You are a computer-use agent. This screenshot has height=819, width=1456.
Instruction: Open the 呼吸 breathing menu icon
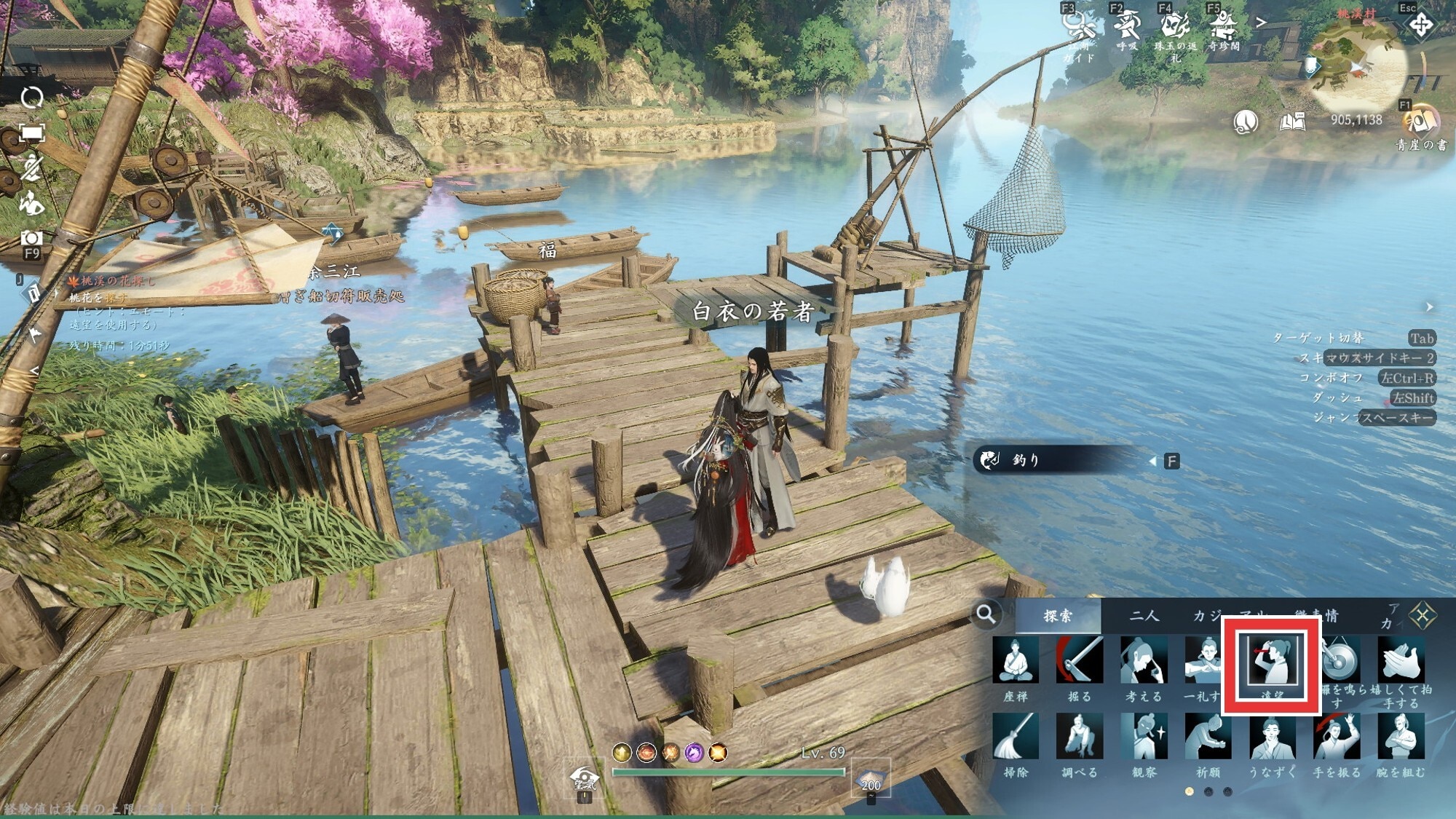(x=1127, y=26)
